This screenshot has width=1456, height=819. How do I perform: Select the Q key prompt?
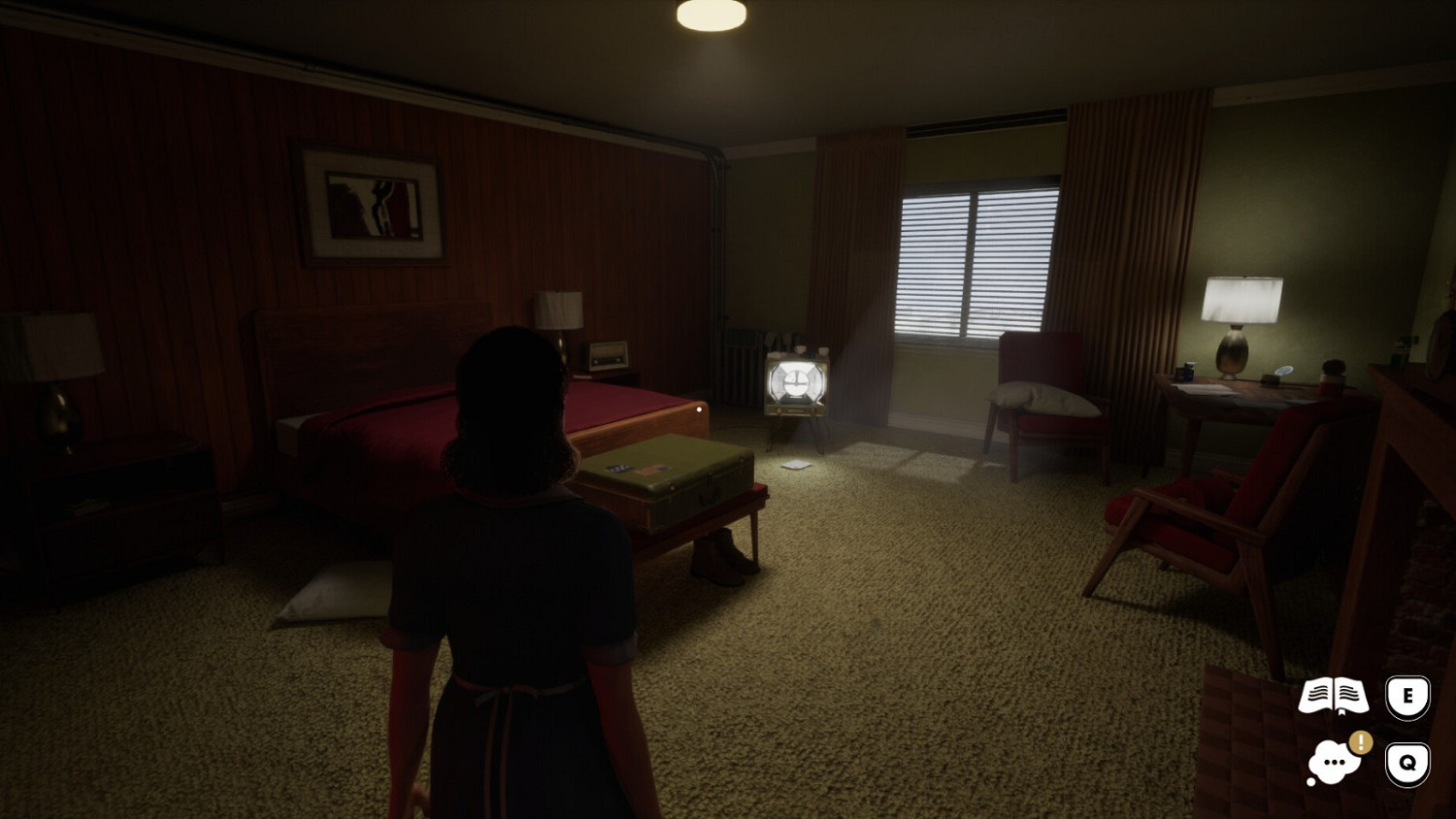pos(1406,762)
